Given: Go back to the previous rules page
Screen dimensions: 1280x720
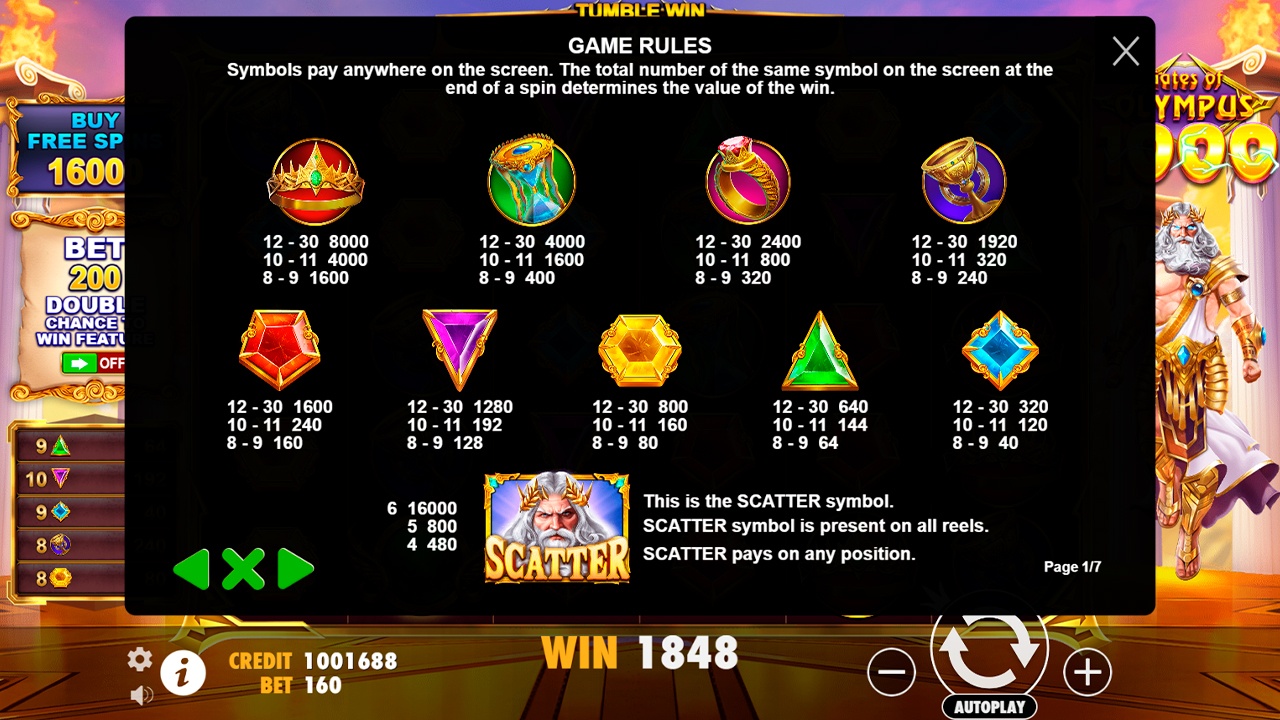Looking at the screenshot, I should pyautogui.click(x=191, y=569).
